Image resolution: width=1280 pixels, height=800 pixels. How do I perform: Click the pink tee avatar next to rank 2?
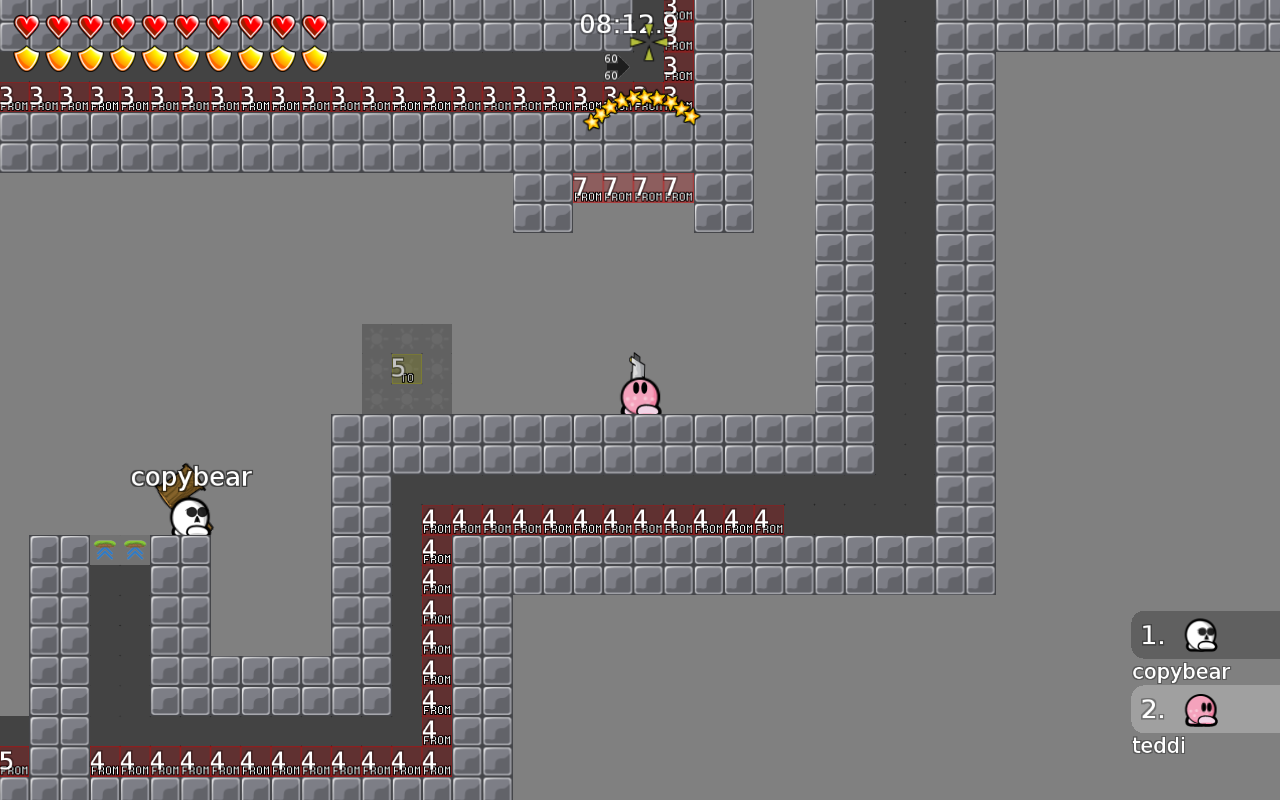pyautogui.click(x=1200, y=709)
